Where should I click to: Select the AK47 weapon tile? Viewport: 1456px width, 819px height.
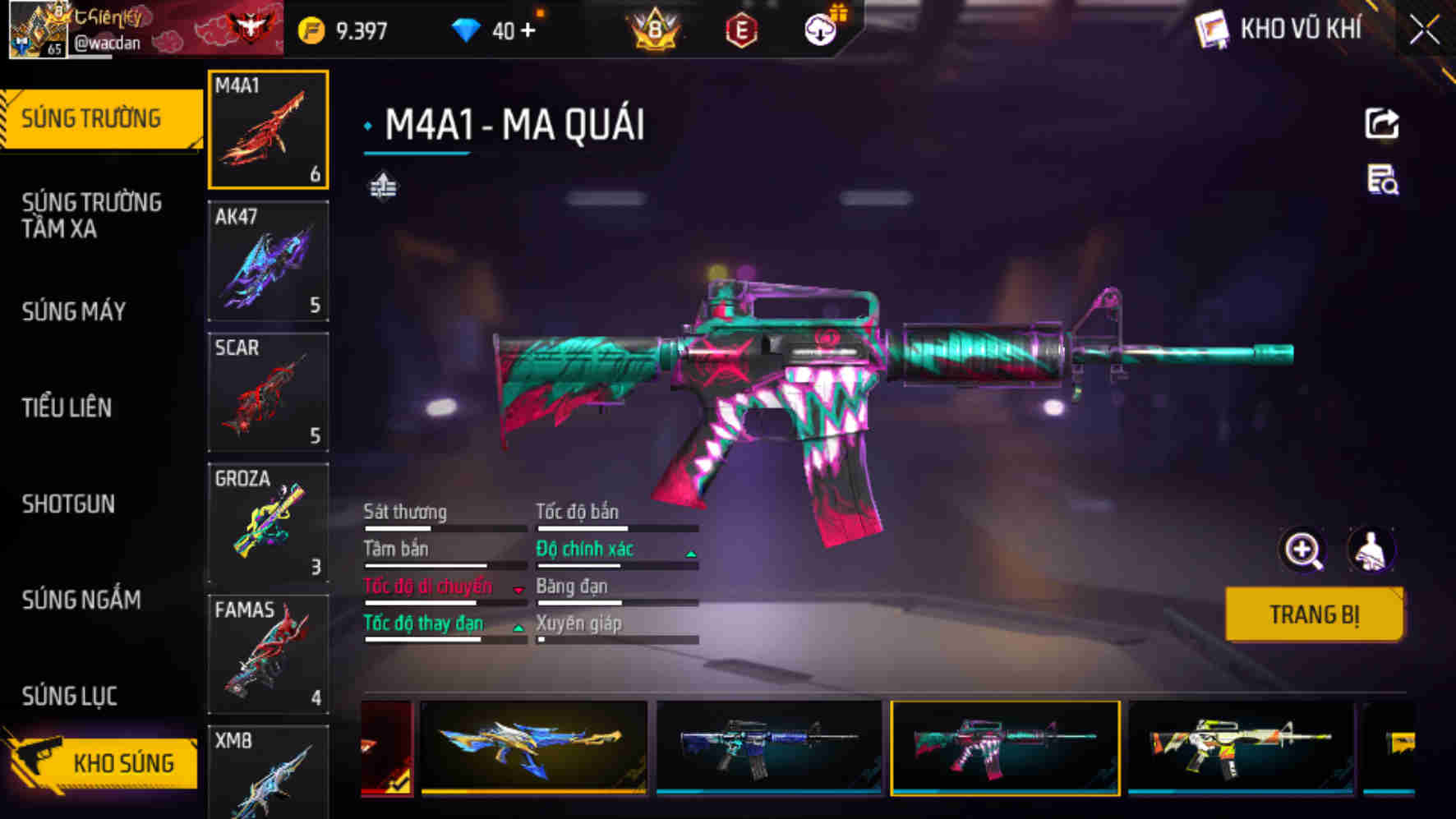point(268,261)
